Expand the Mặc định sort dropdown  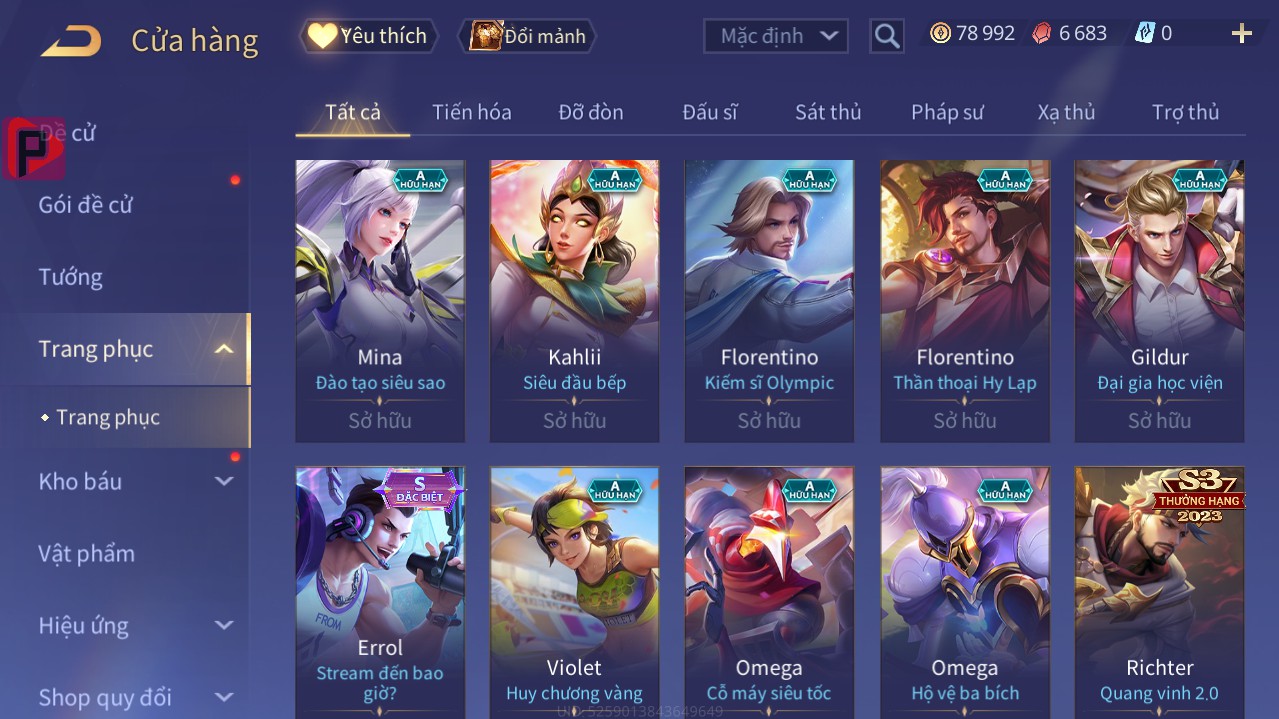click(x=776, y=36)
